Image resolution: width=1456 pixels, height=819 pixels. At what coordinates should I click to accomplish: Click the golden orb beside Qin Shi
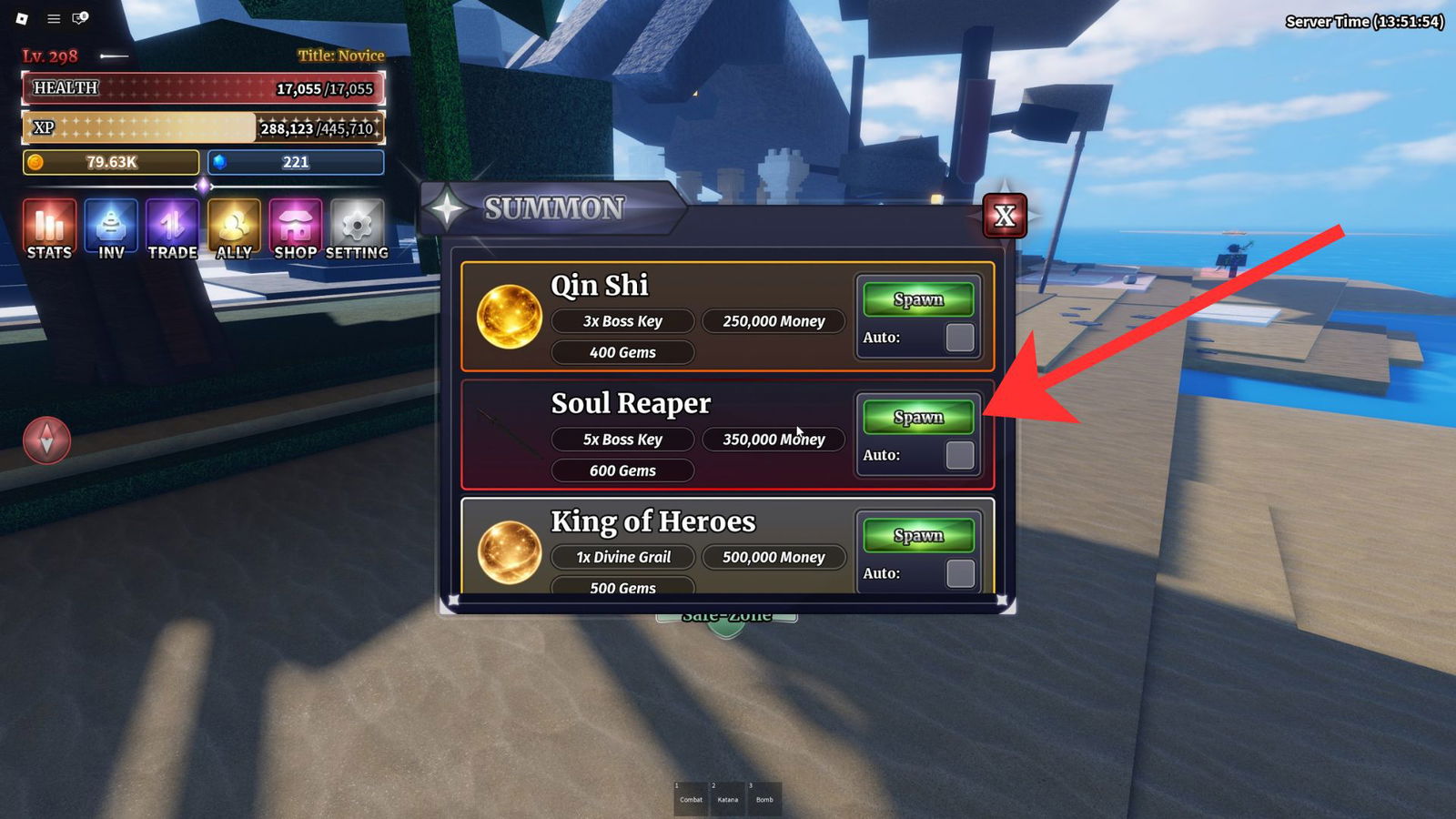[x=510, y=317]
